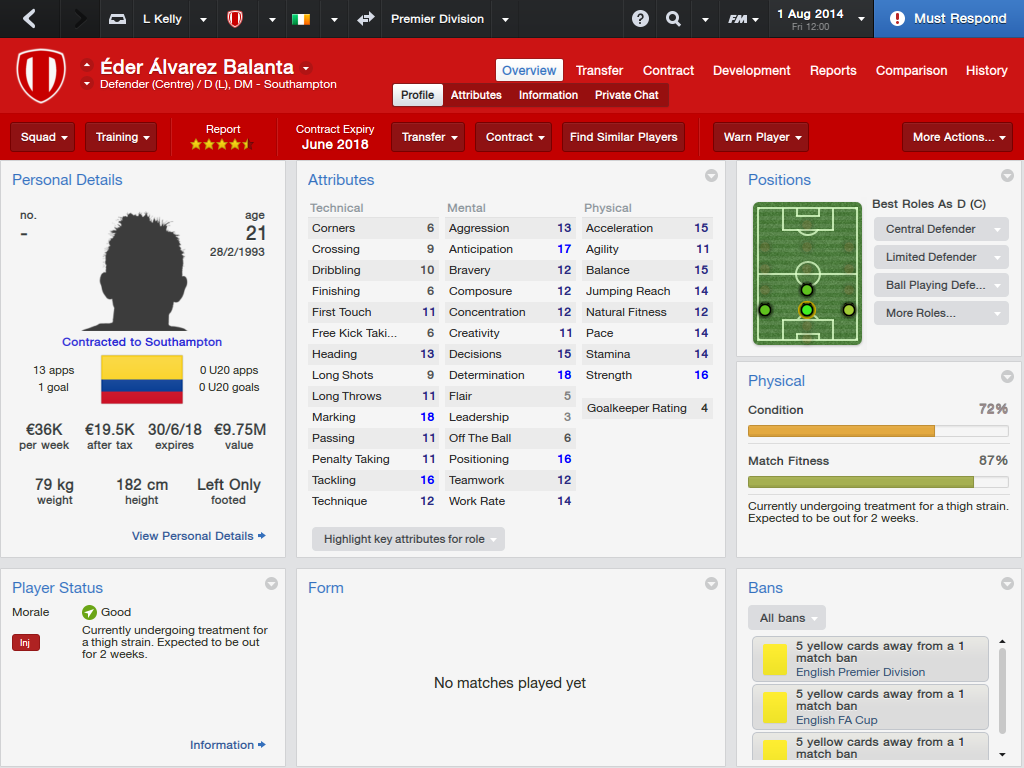Go back with the left arrow
This screenshot has width=1024, height=768.
pyautogui.click(x=29, y=19)
